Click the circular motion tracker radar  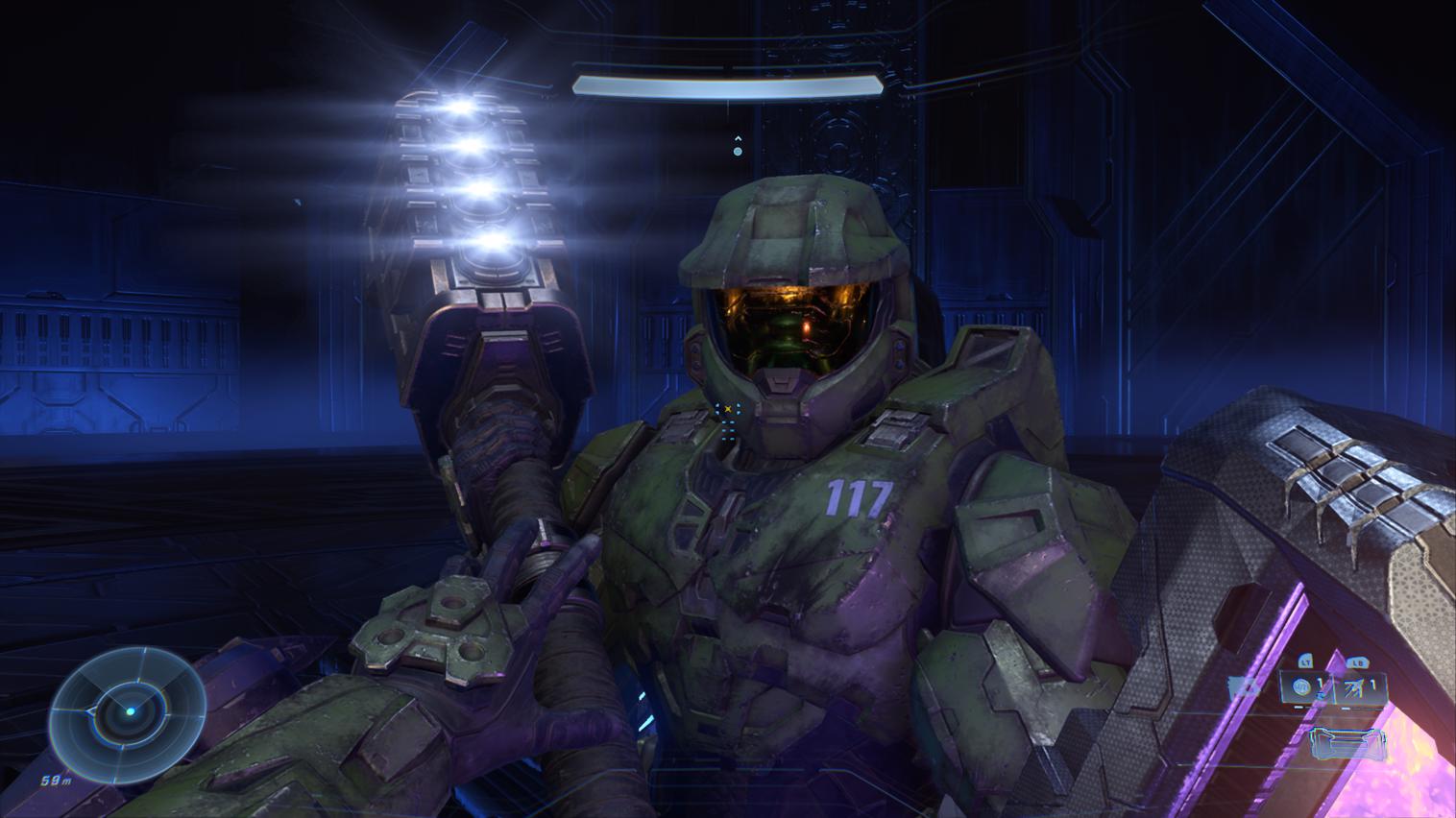(128, 710)
